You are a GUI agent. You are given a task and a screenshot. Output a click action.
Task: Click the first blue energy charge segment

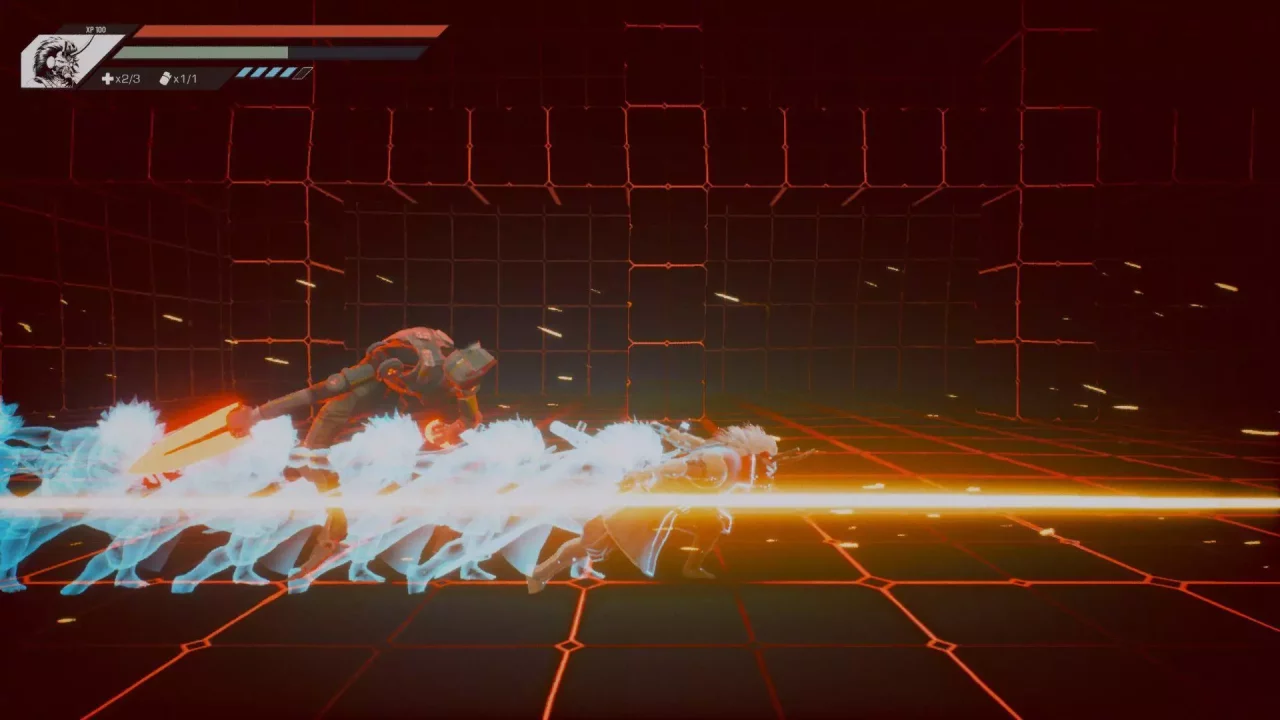tap(243, 73)
